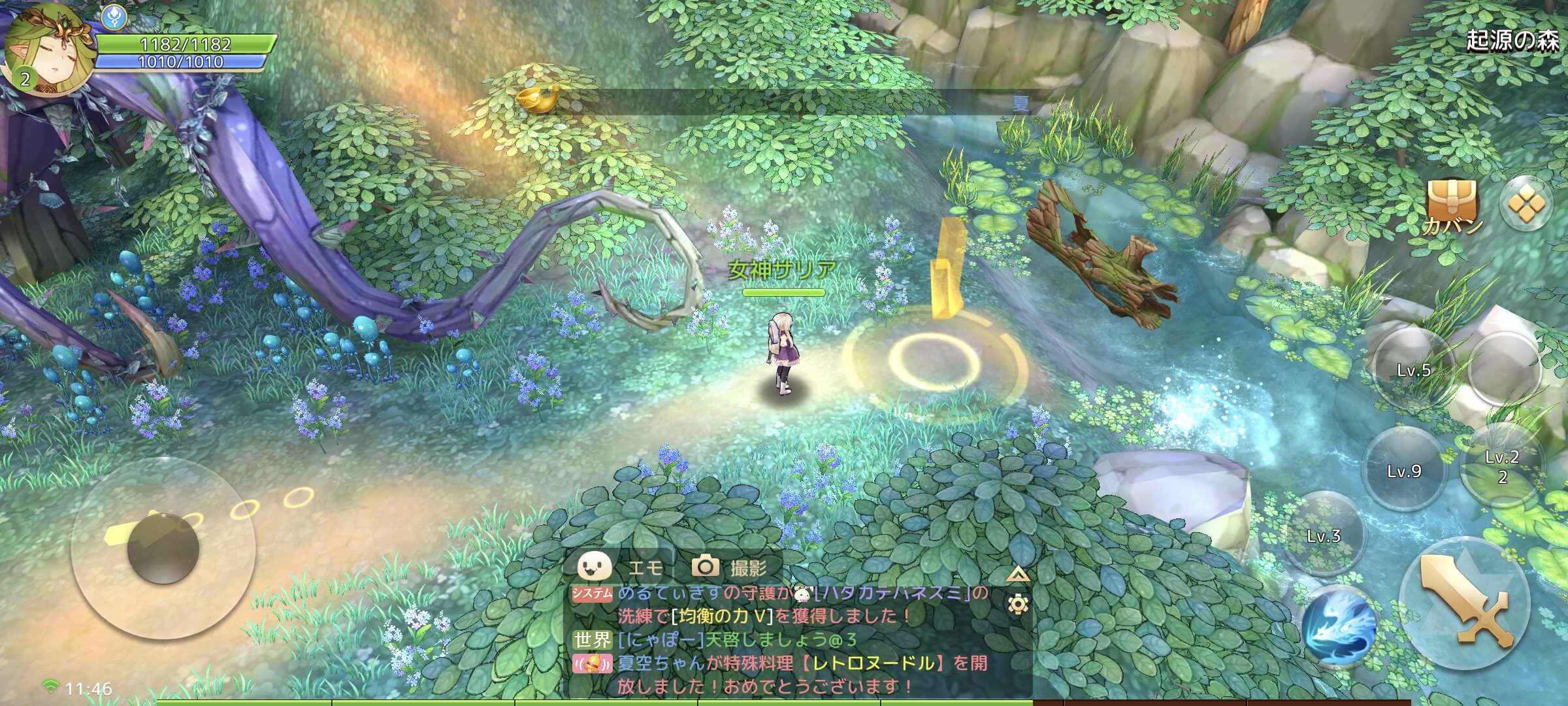The width and height of the screenshot is (1568, 706).
Task: Open chat settings gear icon
Action: [1017, 603]
